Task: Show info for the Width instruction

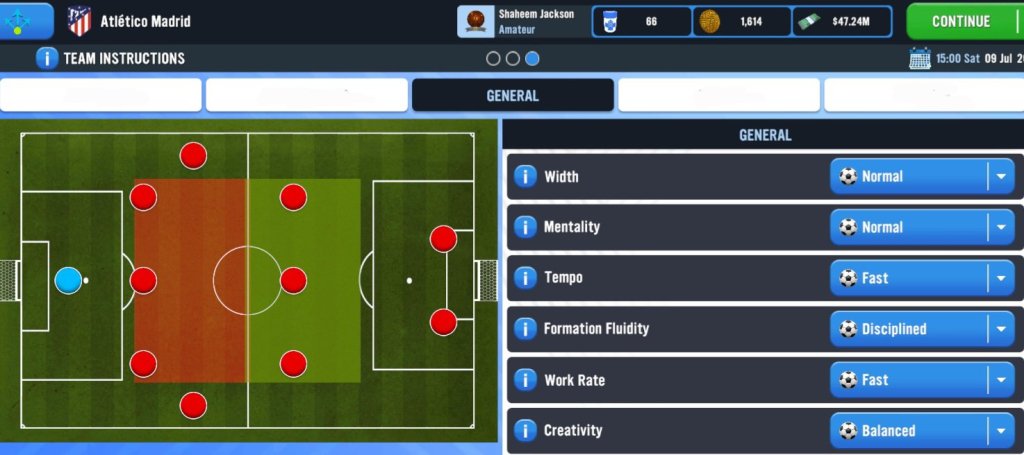Action: 525,177
